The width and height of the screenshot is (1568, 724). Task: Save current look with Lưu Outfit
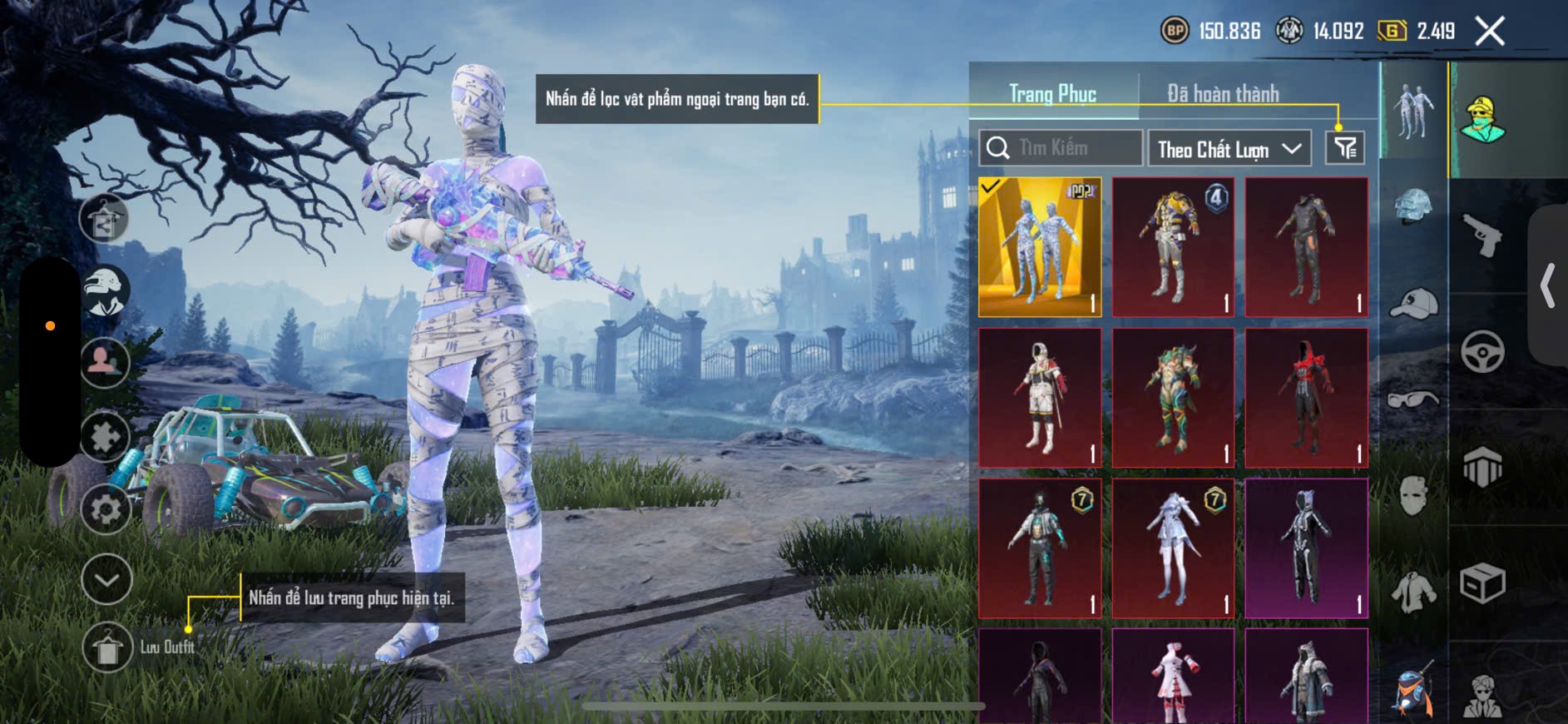[107, 647]
